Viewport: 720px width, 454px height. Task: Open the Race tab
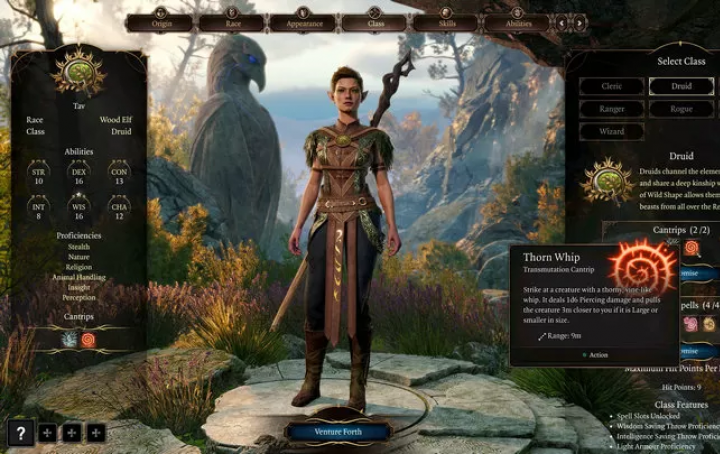tap(230, 22)
